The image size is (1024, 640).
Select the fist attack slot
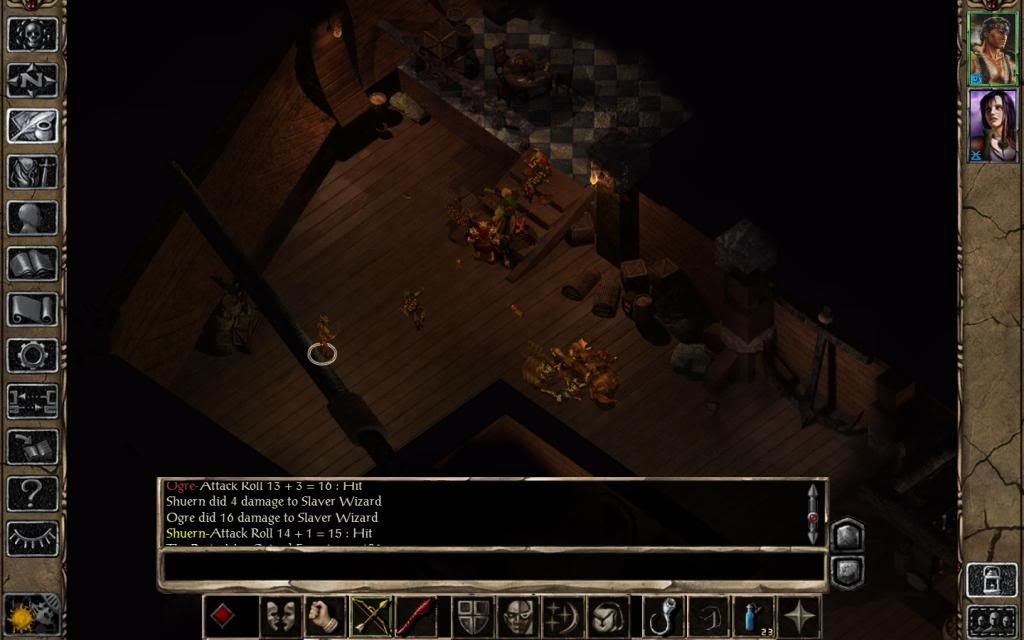click(x=325, y=616)
